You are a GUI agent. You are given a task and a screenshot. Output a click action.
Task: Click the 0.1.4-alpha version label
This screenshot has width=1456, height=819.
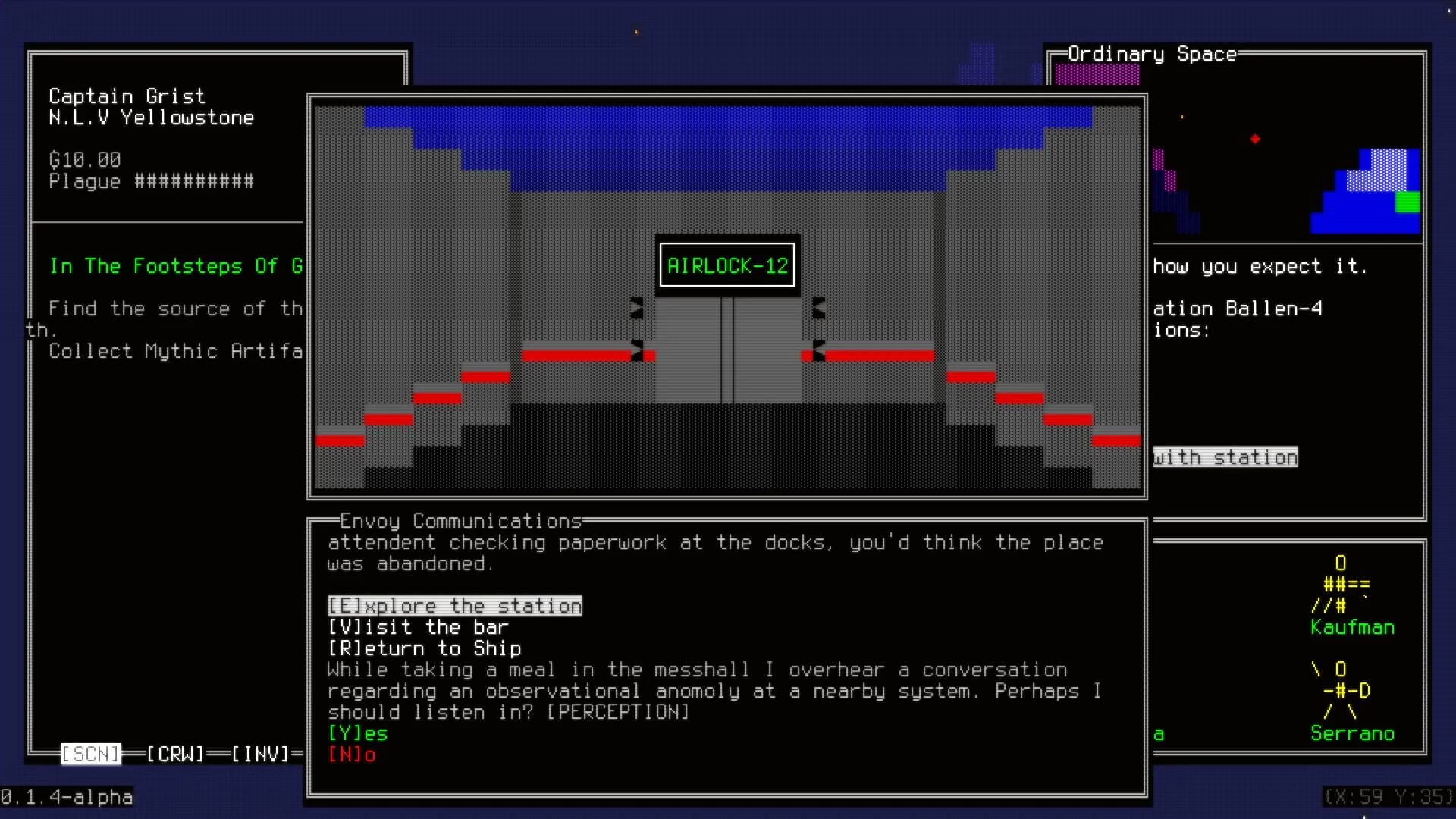[67, 797]
